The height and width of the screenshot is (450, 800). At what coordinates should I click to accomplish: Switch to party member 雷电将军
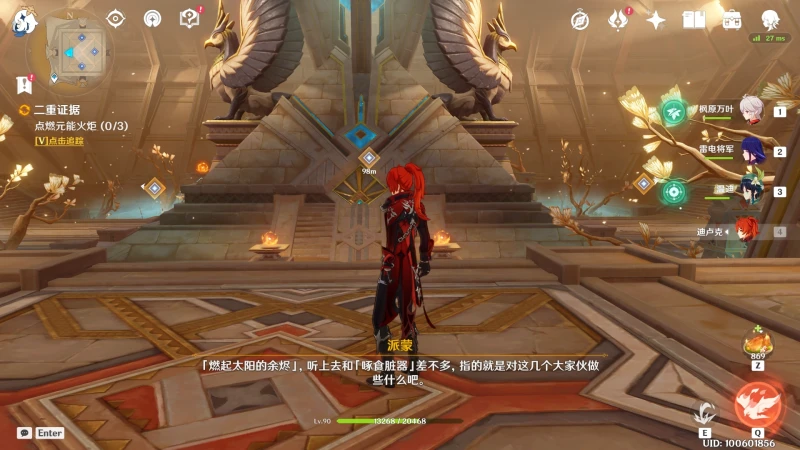(x=748, y=152)
